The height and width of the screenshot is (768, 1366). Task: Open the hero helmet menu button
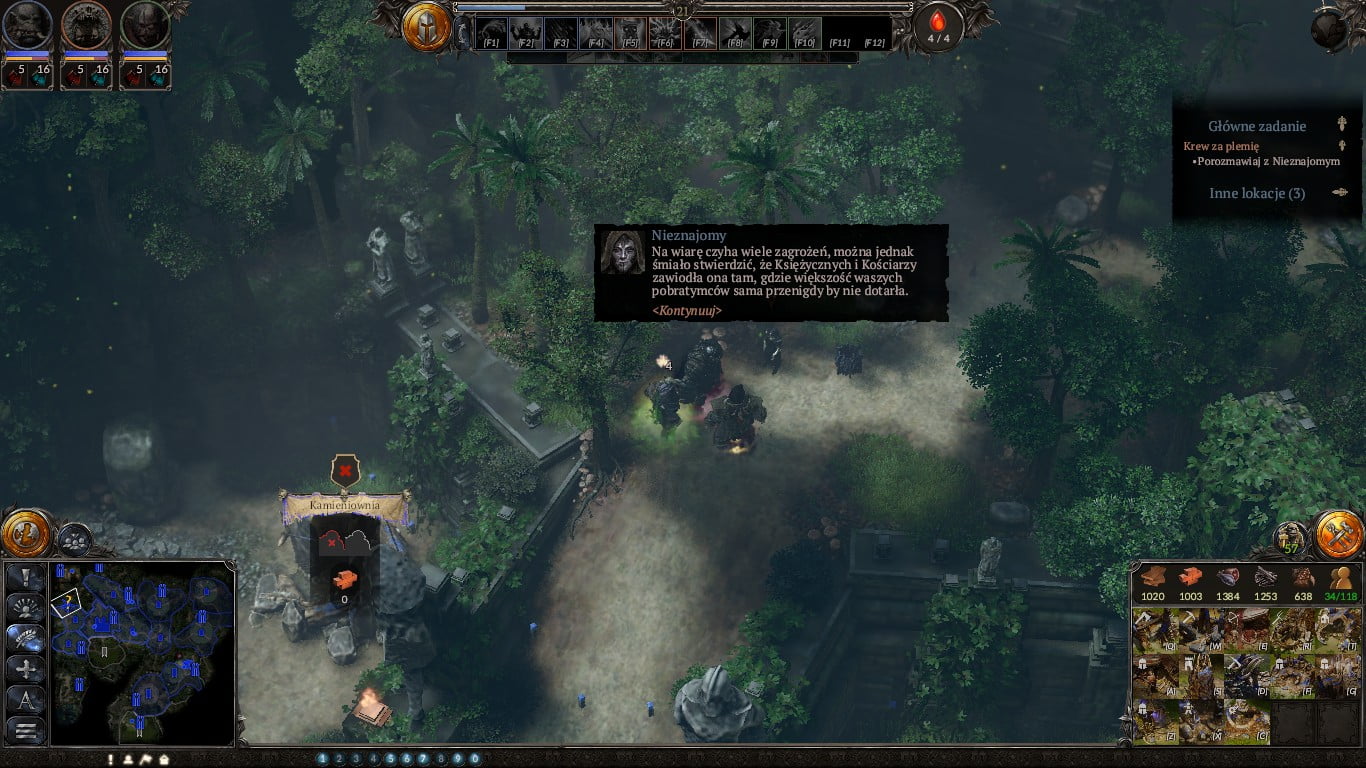[x=427, y=27]
